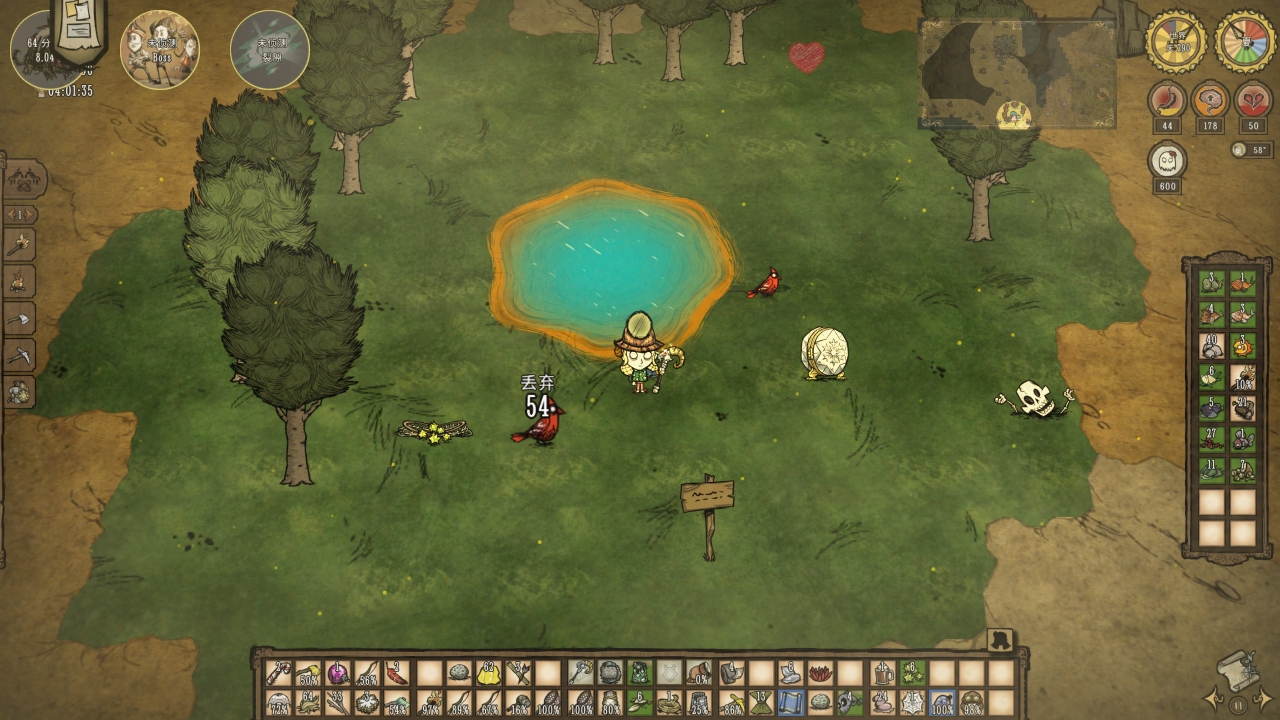
Task: Choose the campfire crafting shortcut
Action: (x=20, y=281)
